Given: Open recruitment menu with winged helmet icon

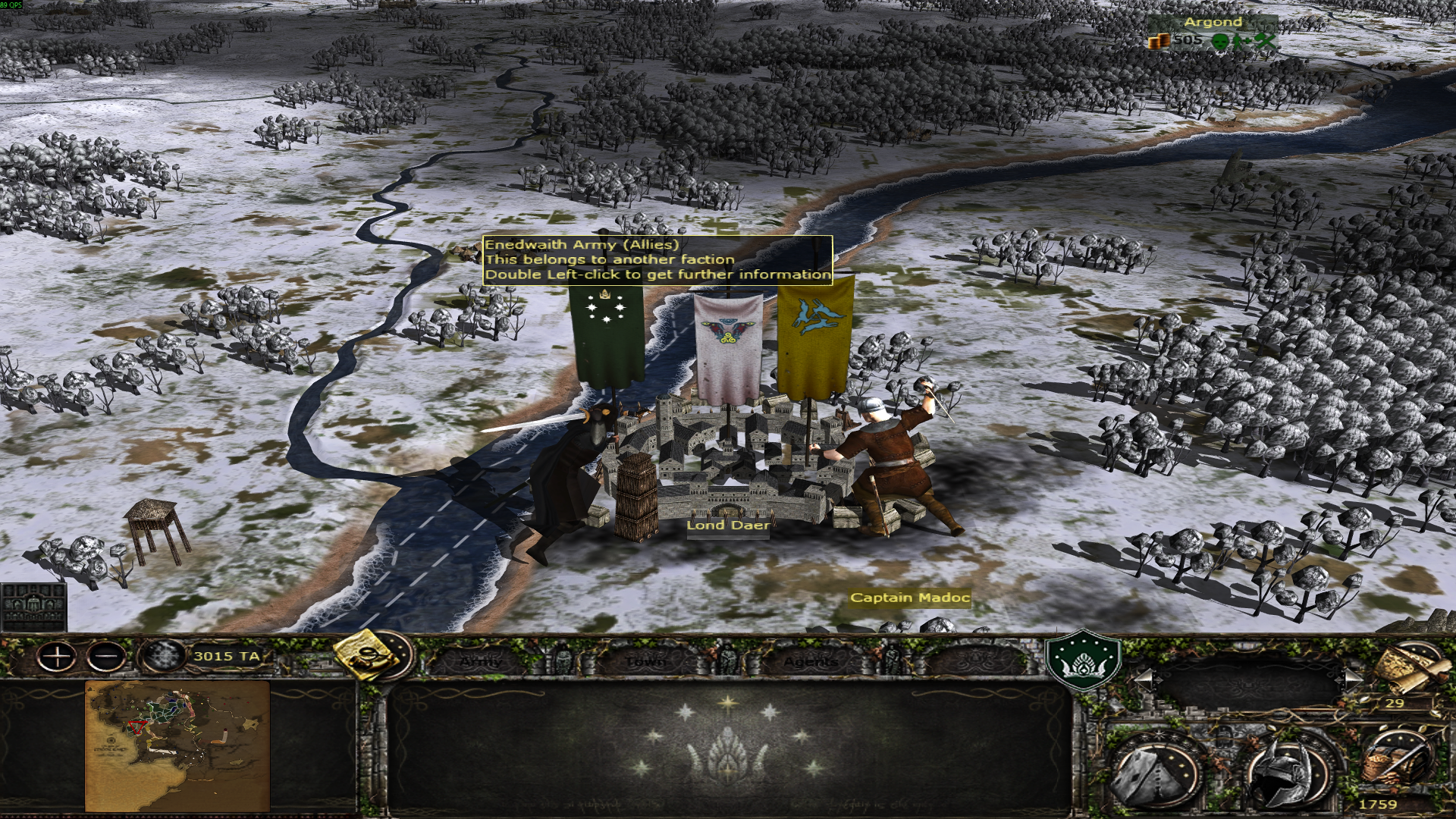Looking at the screenshot, I should (1288, 773).
